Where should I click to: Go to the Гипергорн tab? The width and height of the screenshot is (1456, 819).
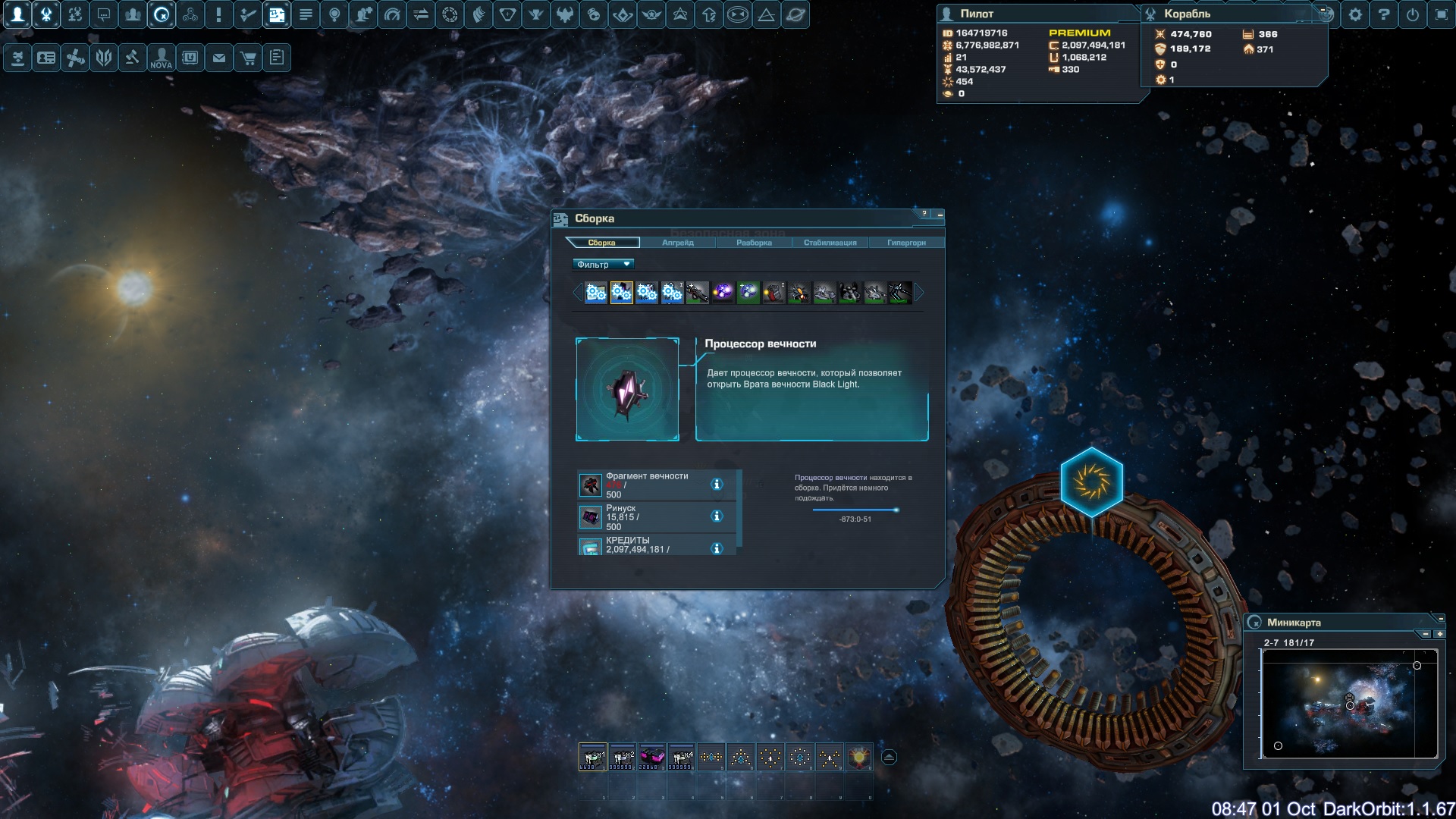(x=906, y=243)
